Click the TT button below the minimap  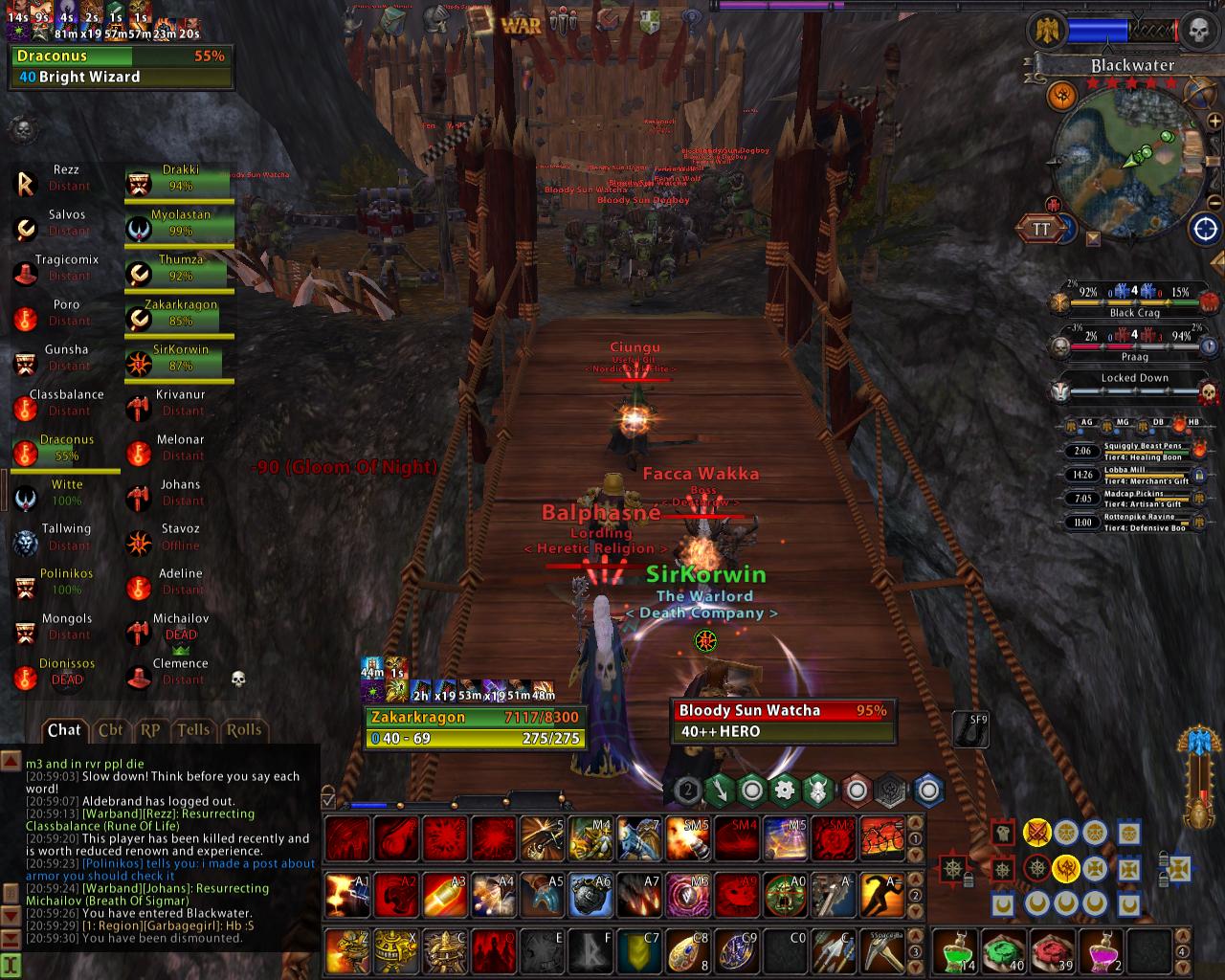coord(1041,229)
